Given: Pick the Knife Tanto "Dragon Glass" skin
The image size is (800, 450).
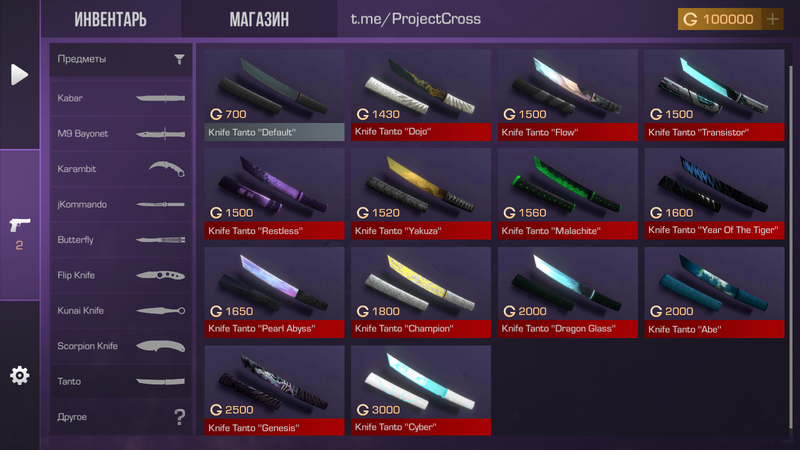Looking at the screenshot, I should pos(568,291).
